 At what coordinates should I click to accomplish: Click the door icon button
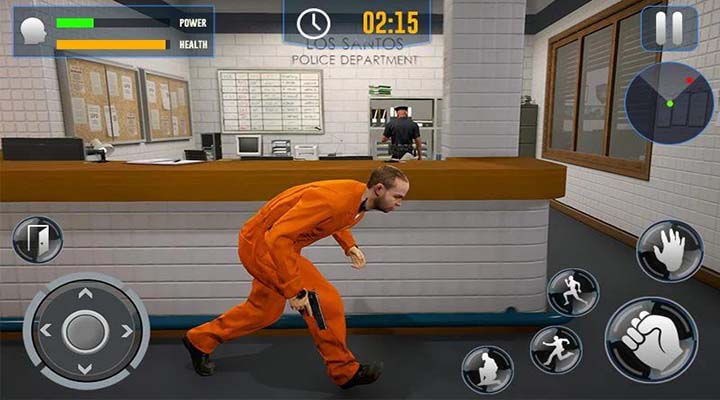[x=37, y=240]
